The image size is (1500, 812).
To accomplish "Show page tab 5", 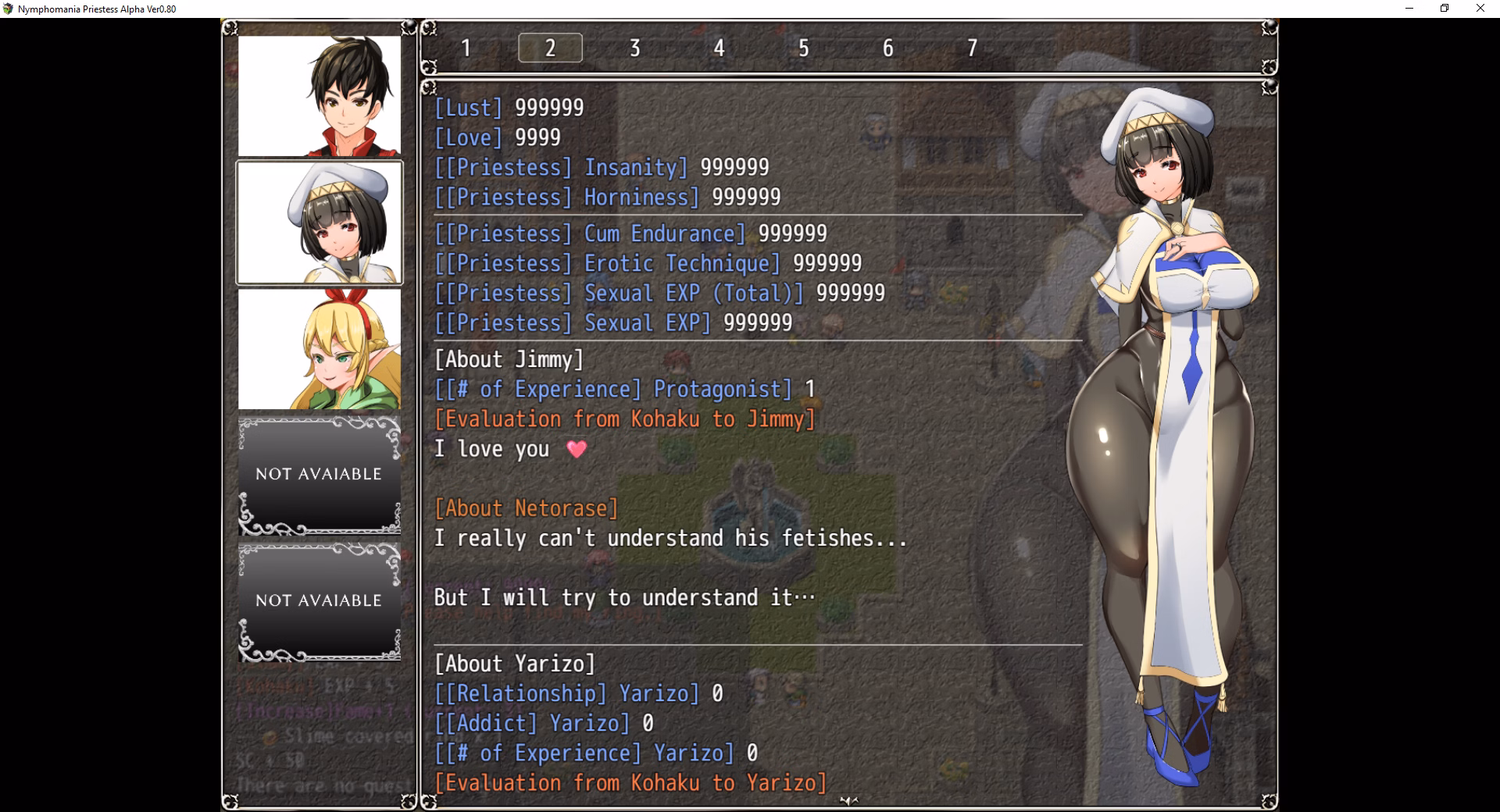I will (x=803, y=48).
